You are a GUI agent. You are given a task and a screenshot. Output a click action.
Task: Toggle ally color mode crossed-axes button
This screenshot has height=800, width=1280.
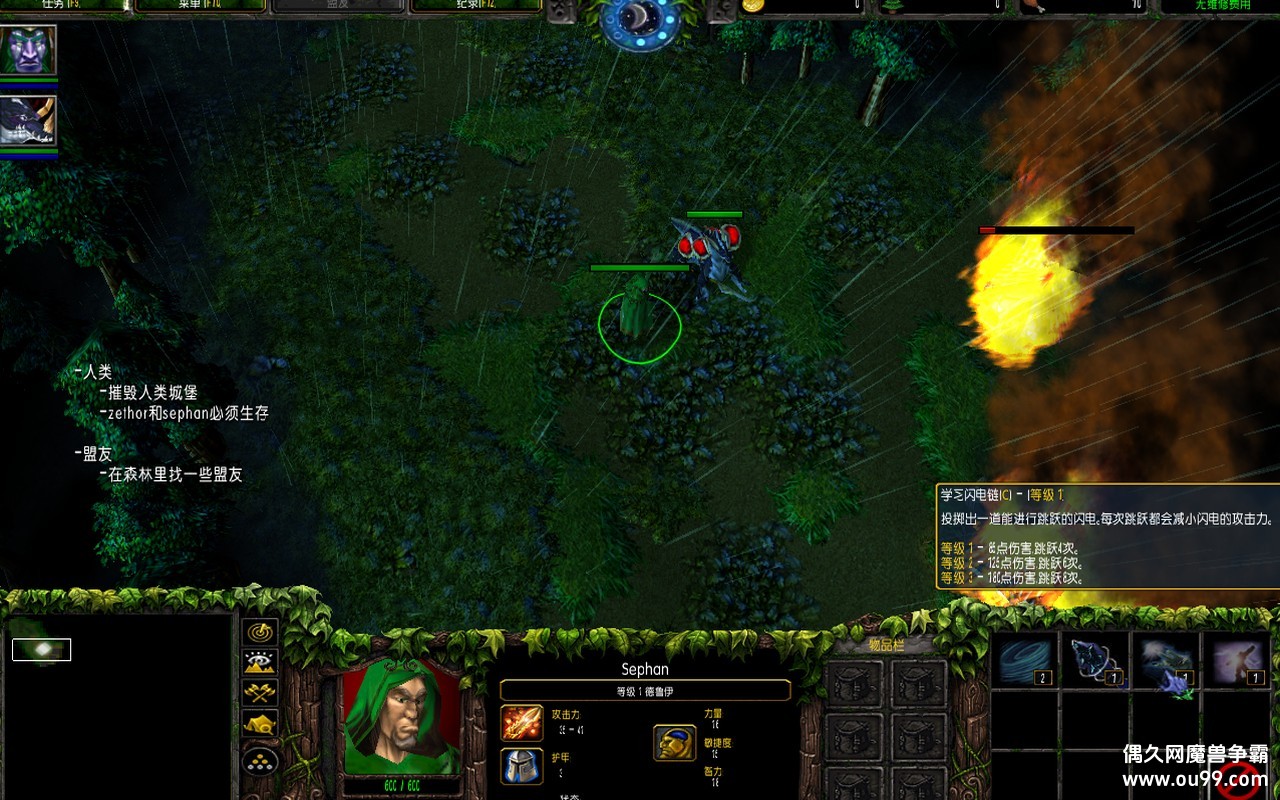tap(261, 692)
